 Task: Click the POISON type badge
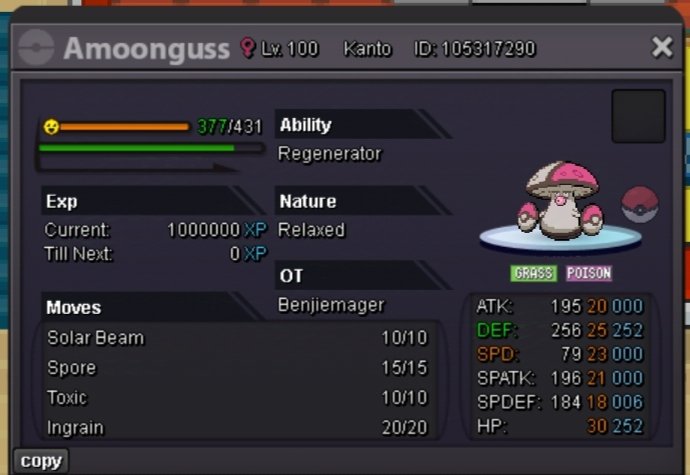click(x=589, y=273)
